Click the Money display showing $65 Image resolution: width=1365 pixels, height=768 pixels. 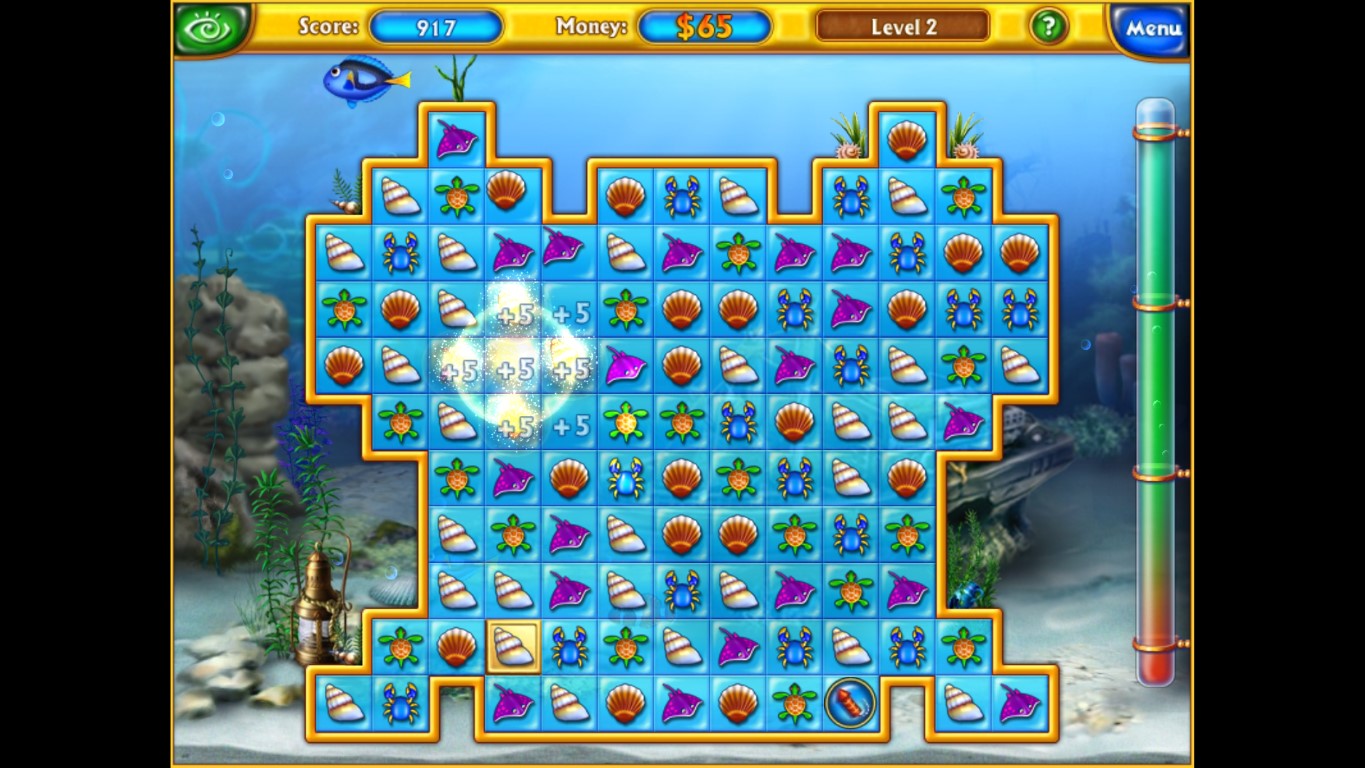(703, 25)
